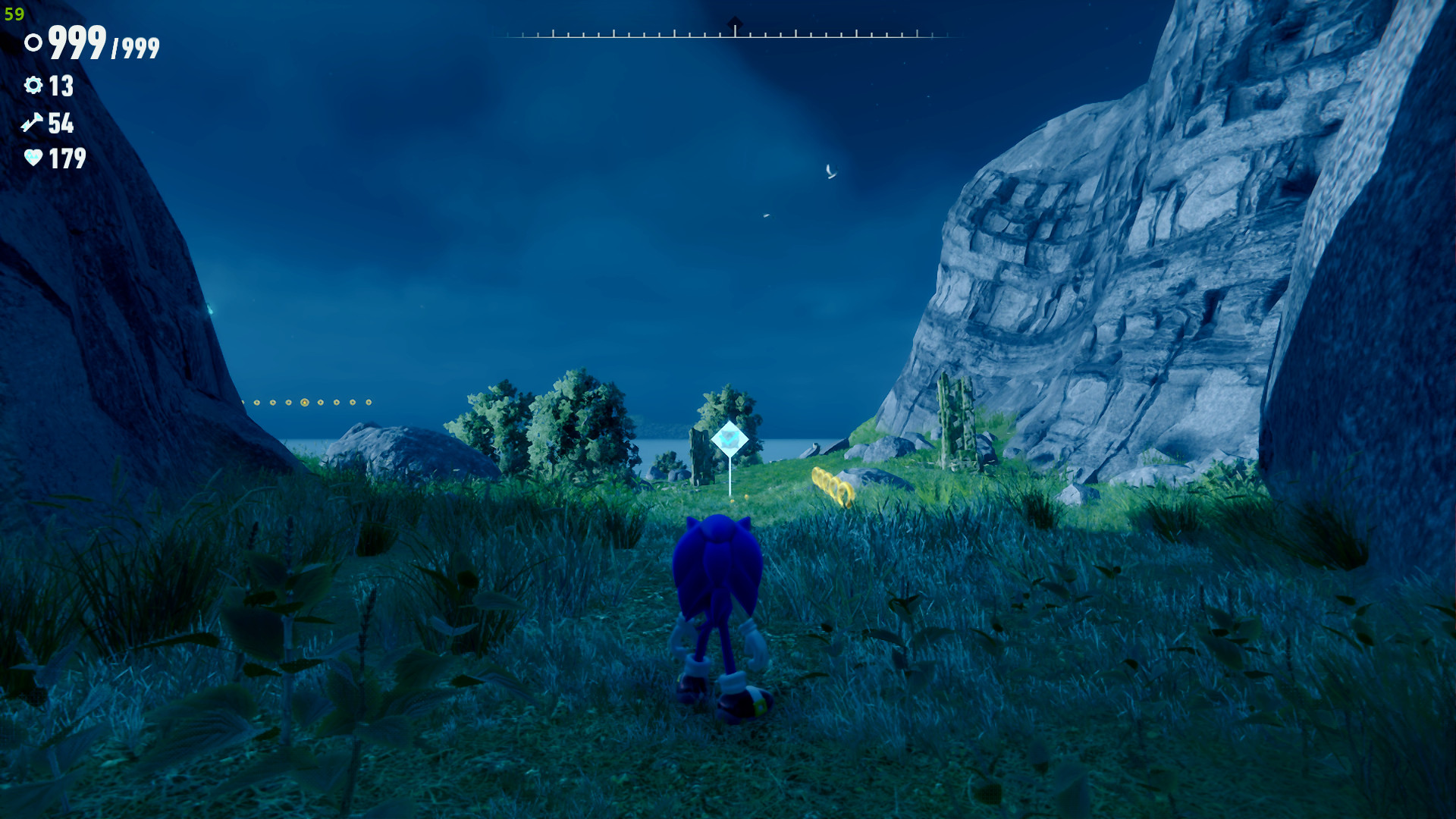
Task: Click the bird icon flying in the sky
Action: click(830, 171)
